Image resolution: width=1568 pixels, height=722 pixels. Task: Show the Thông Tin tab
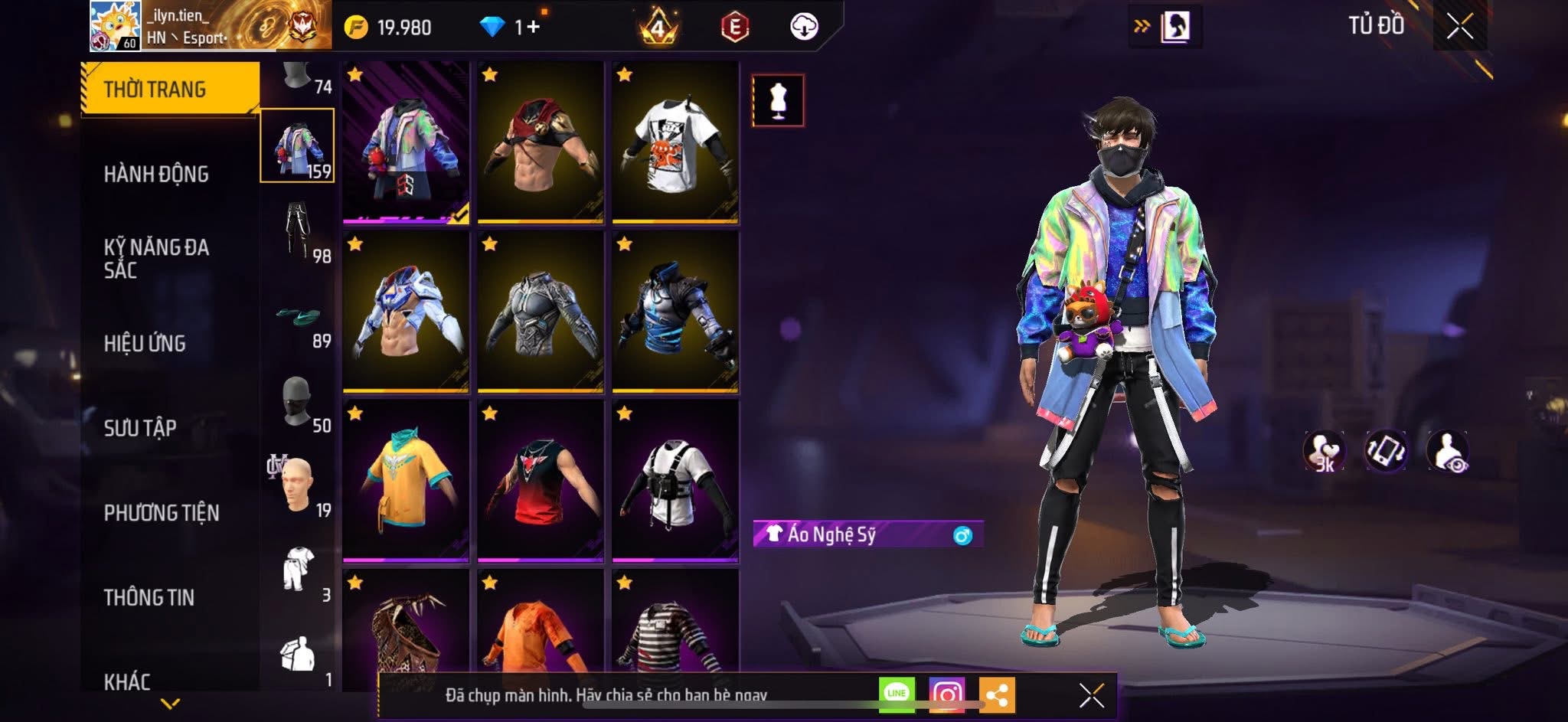tap(149, 597)
